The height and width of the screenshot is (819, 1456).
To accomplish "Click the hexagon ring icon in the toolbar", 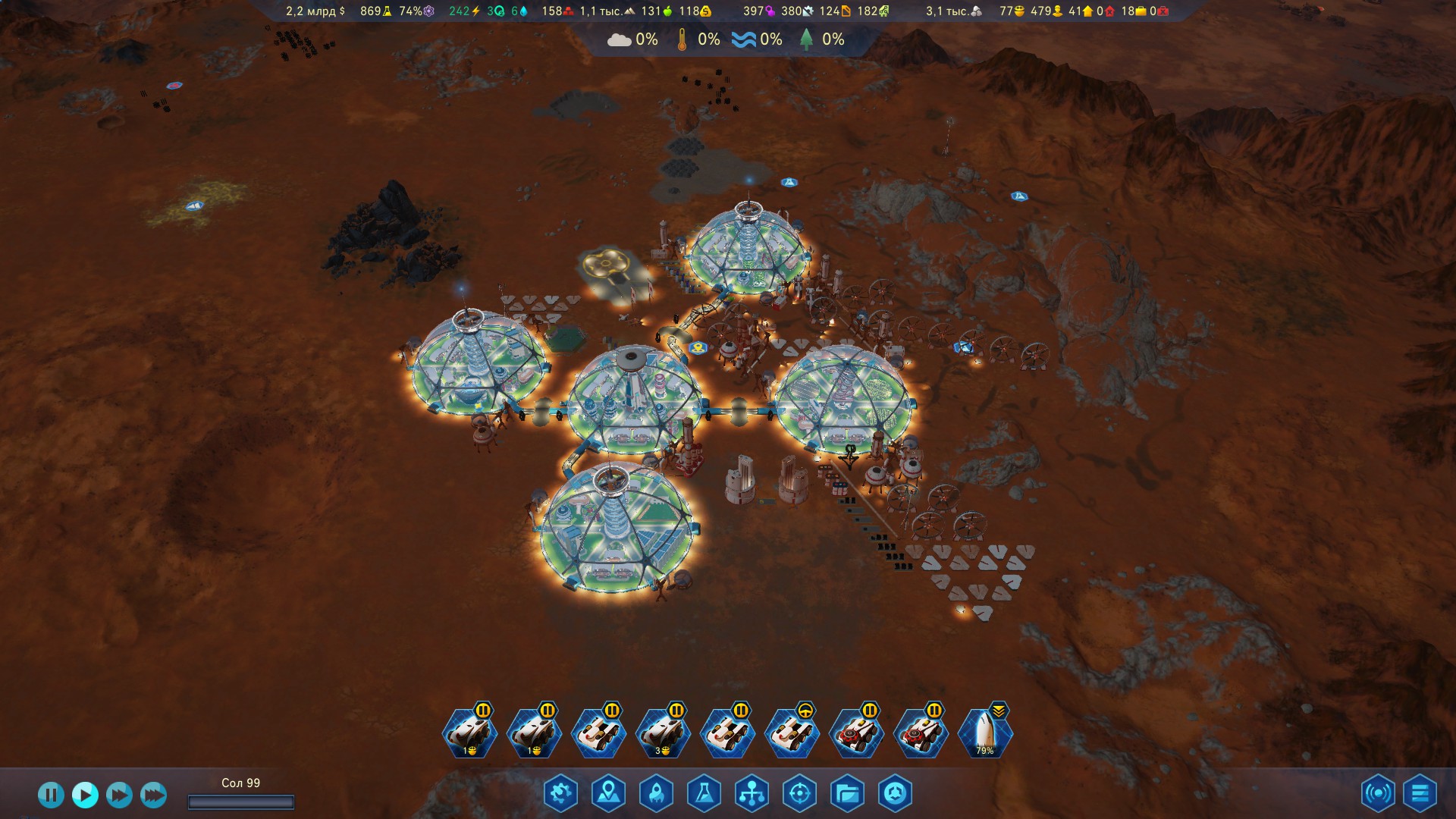I will coord(895,794).
